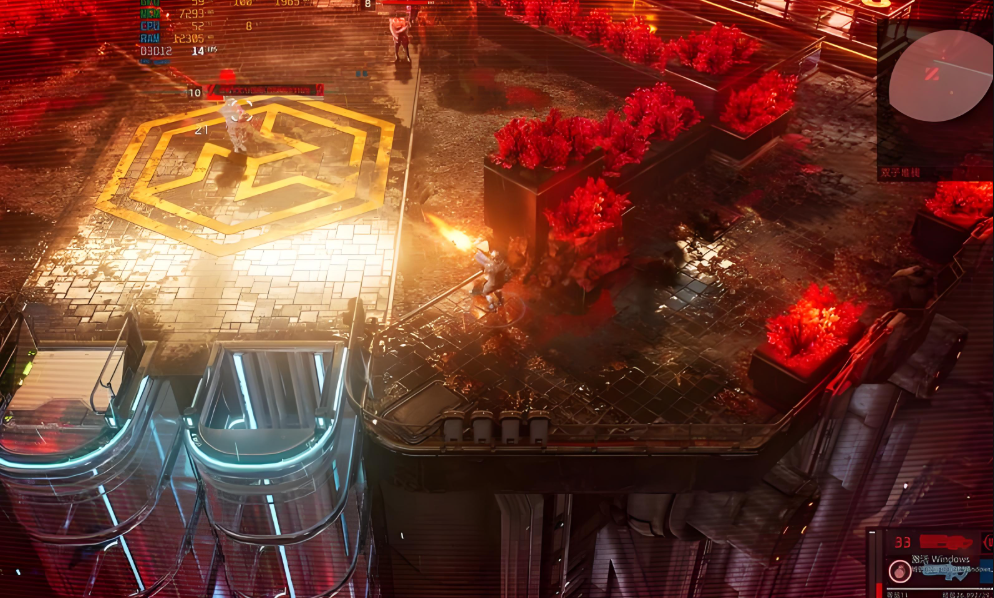This screenshot has width=994, height=598.
Task: Select the grenade icon in weapon panel
Action: click(x=899, y=571)
